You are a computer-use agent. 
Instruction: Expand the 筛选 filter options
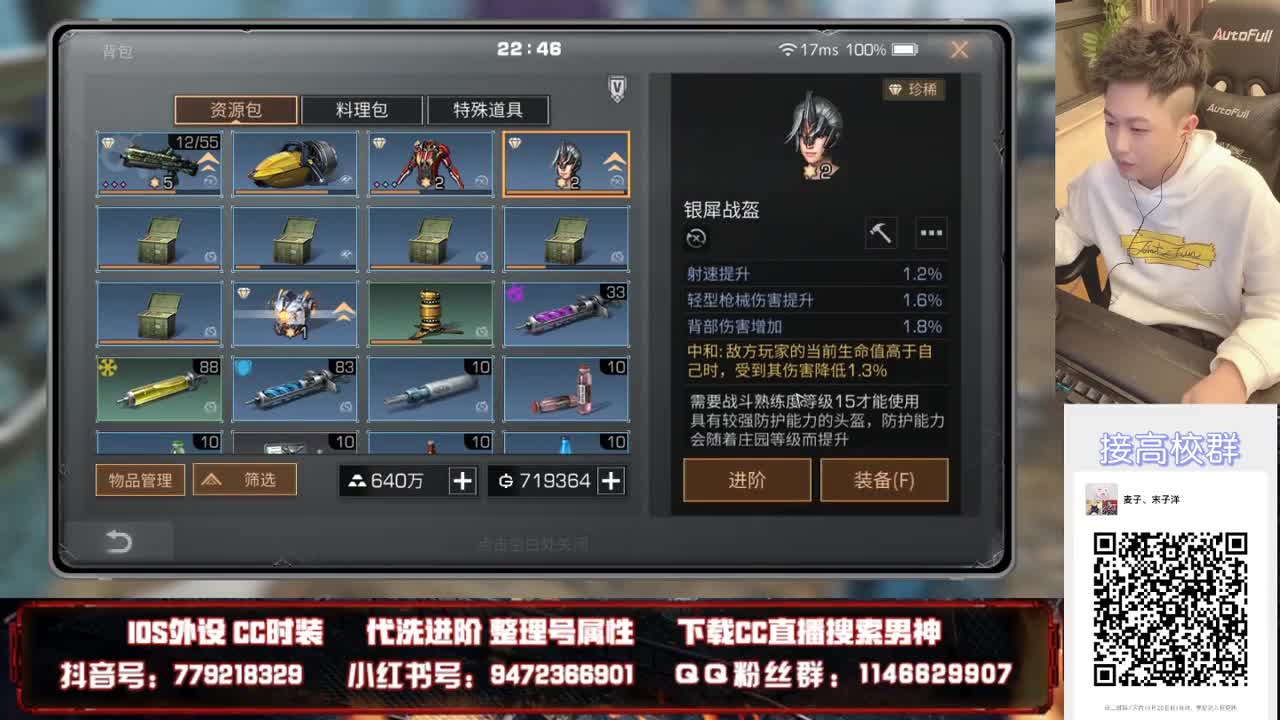pyautogui.click(x=245, y=480)
